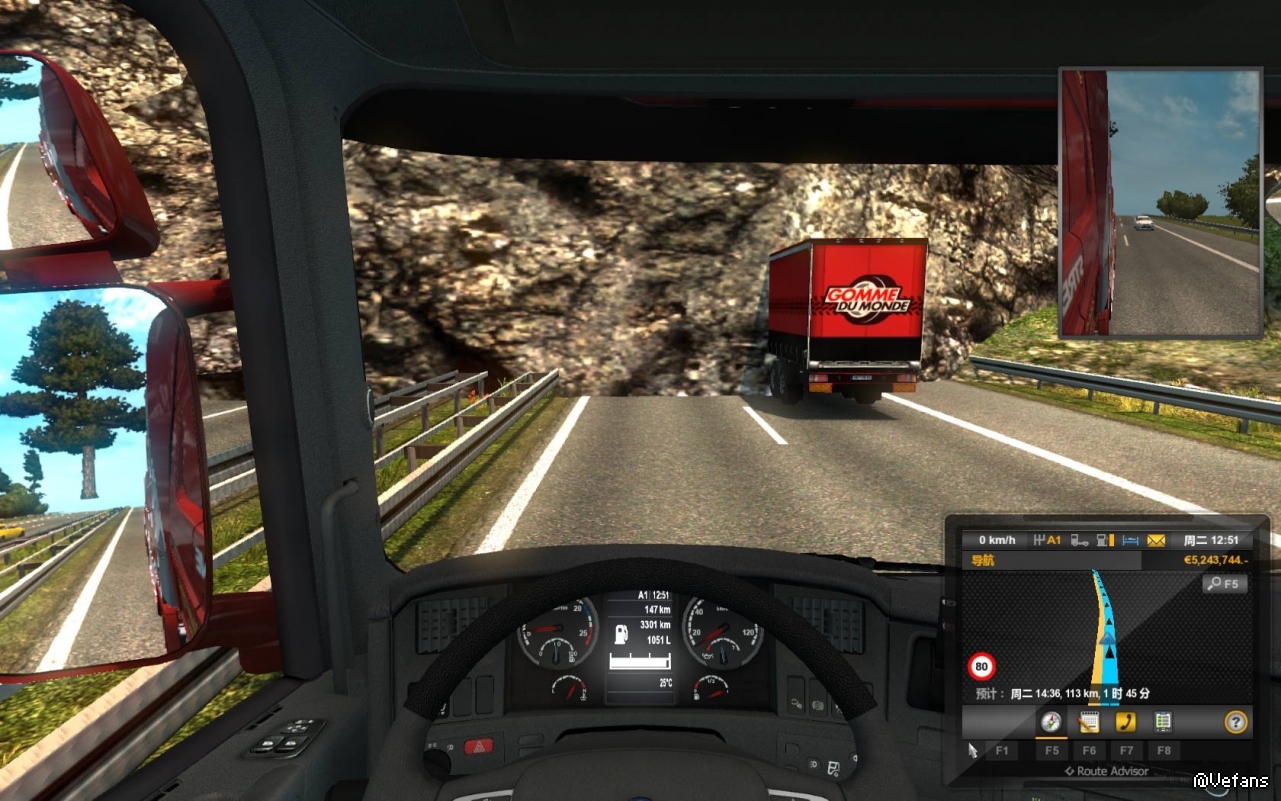
Task: Click the magnifier map zoom button
Action: click(1224, 584)
